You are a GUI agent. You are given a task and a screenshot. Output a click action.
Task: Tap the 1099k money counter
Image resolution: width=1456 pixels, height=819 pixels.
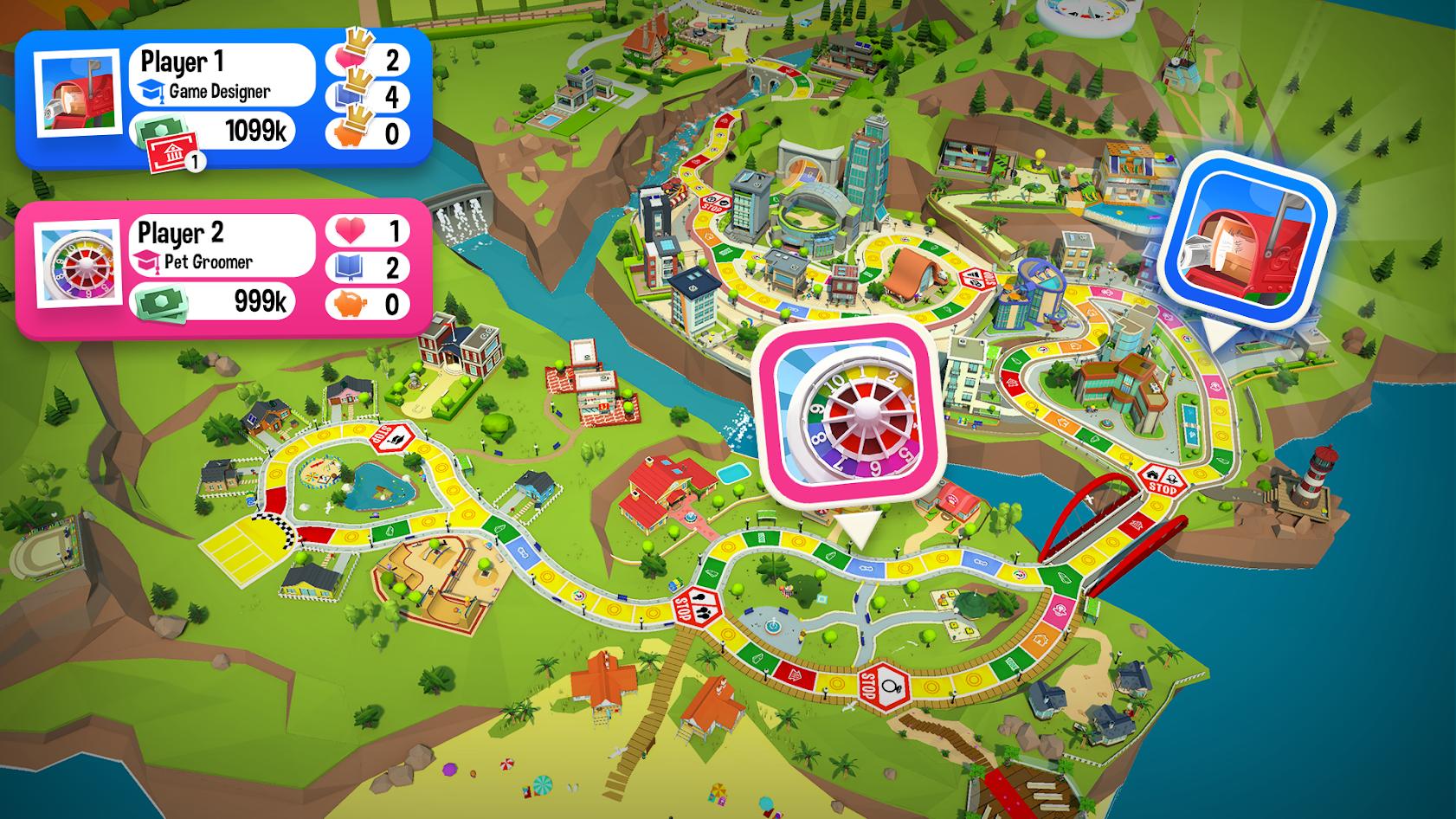[255, 131]
